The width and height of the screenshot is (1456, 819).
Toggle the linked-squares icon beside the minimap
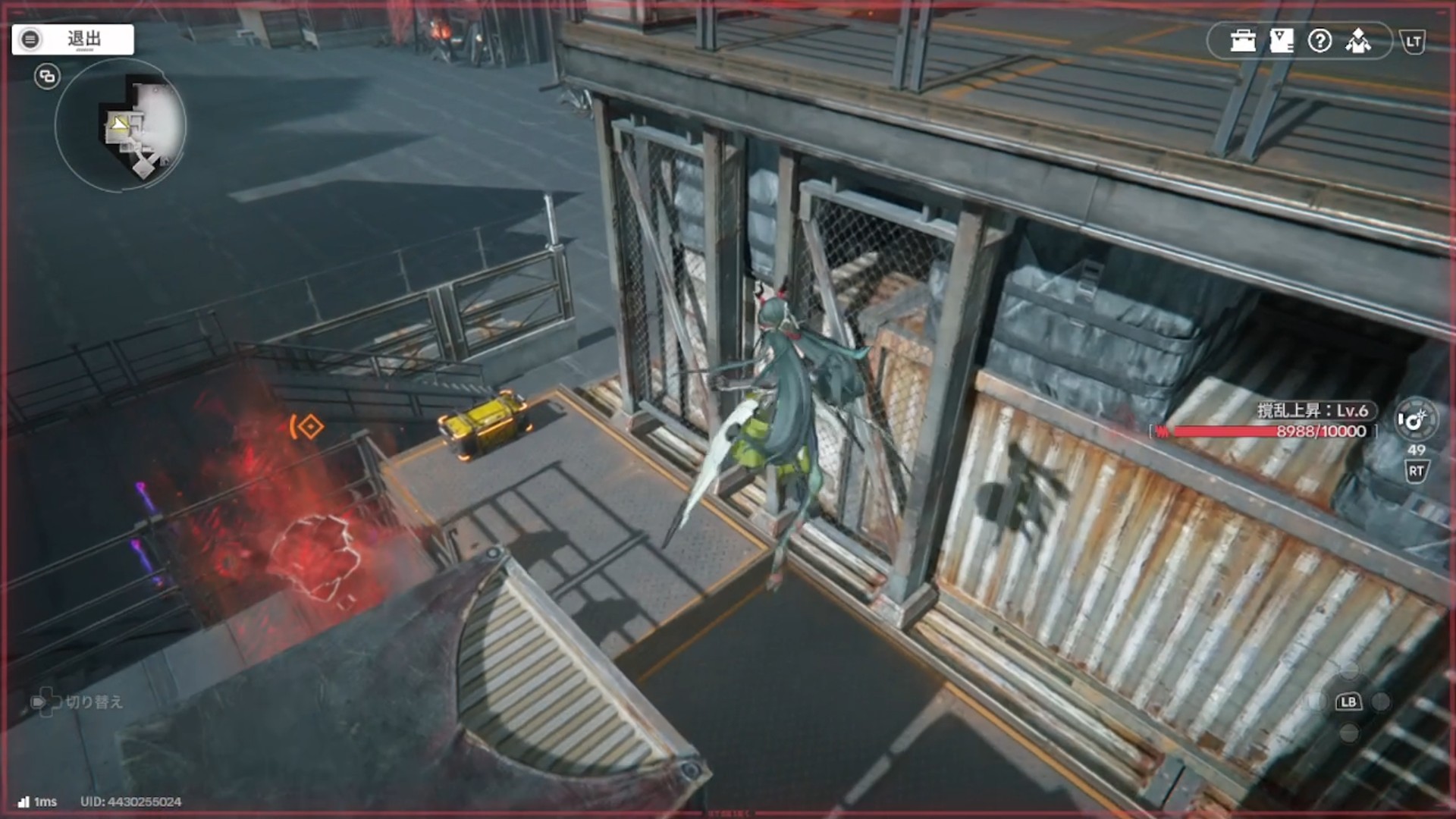click(47, 77)
